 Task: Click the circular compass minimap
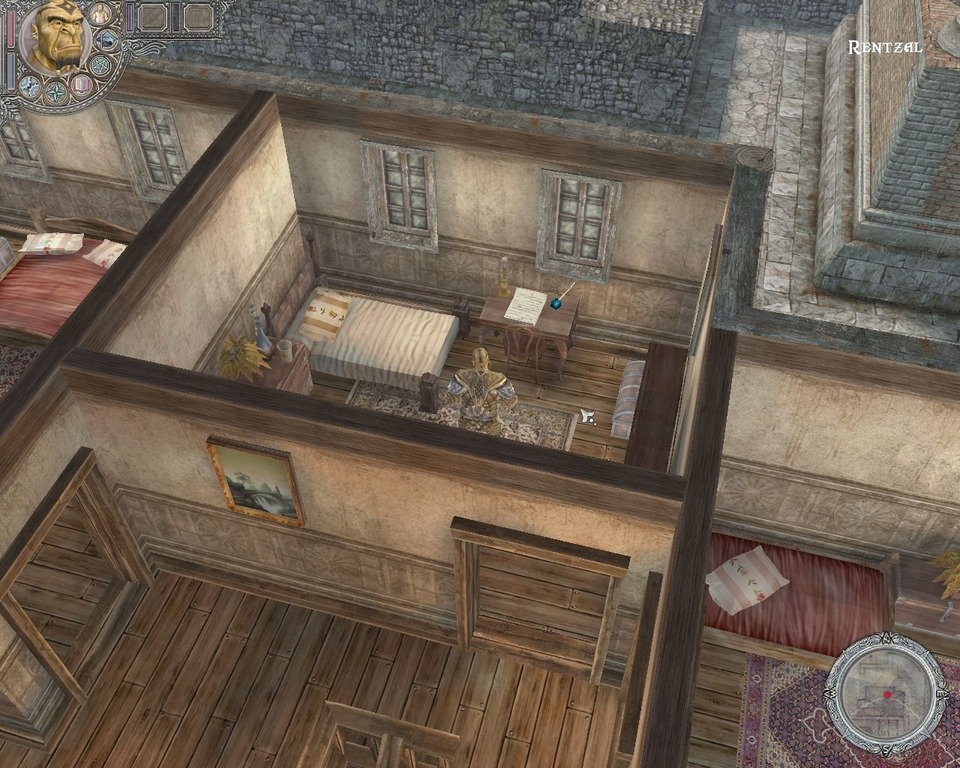point(886,693)
